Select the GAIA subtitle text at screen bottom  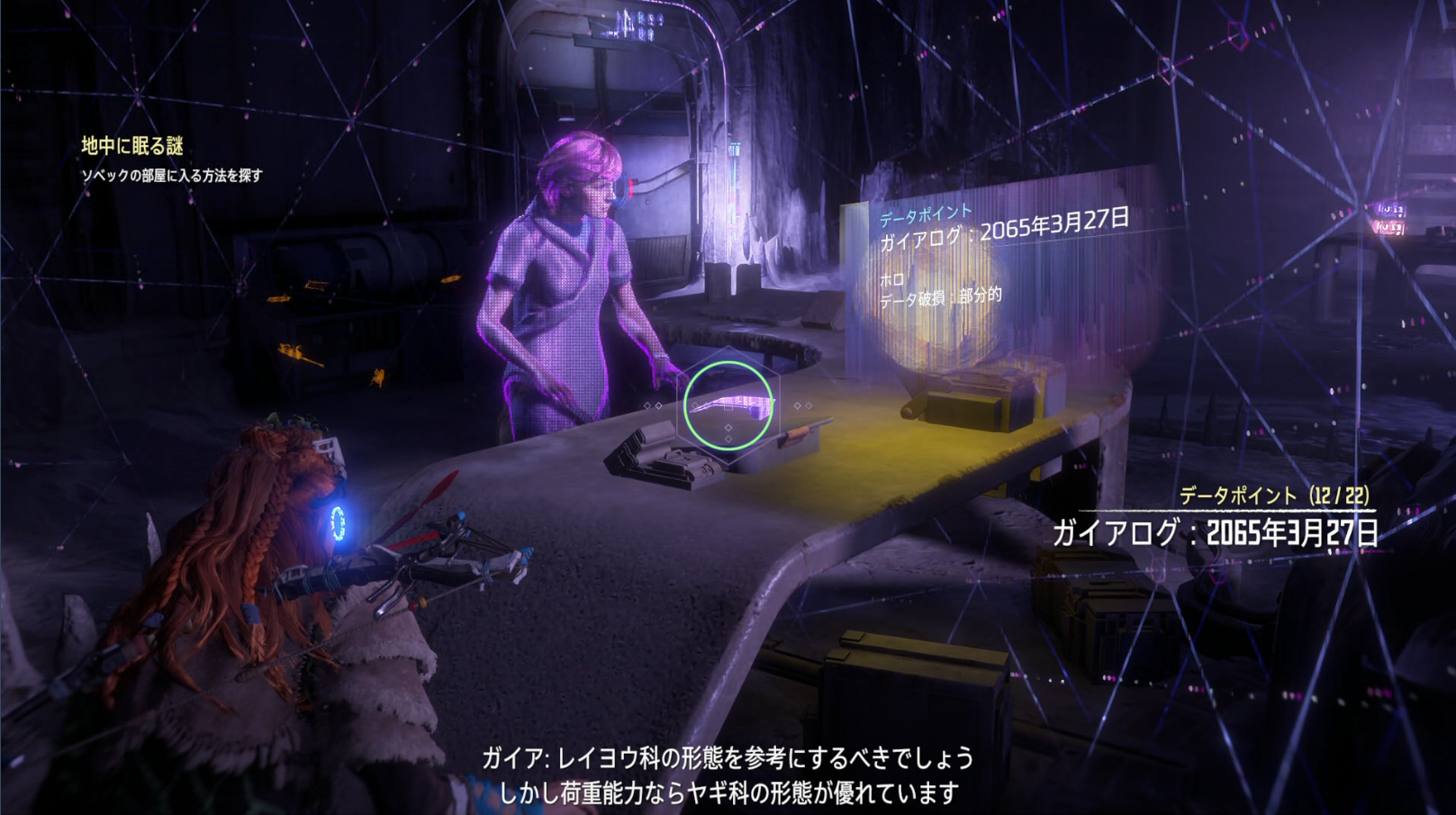click(x=728, y=775)
